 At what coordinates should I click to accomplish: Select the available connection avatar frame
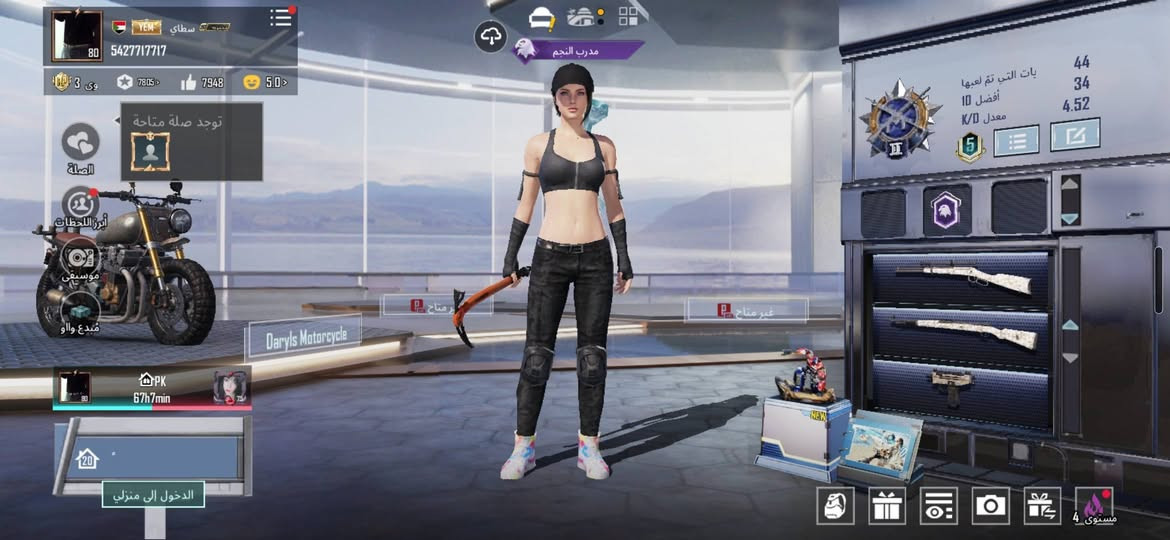tap(150, 151)
